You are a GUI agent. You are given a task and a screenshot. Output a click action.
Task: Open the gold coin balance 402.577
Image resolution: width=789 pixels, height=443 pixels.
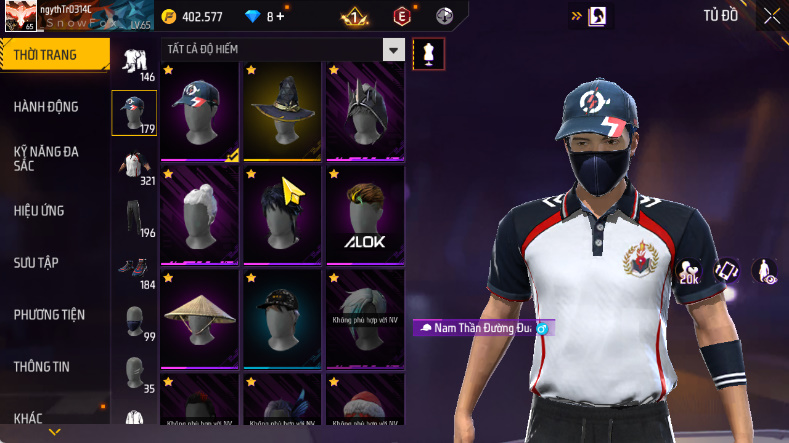[194, 16]
